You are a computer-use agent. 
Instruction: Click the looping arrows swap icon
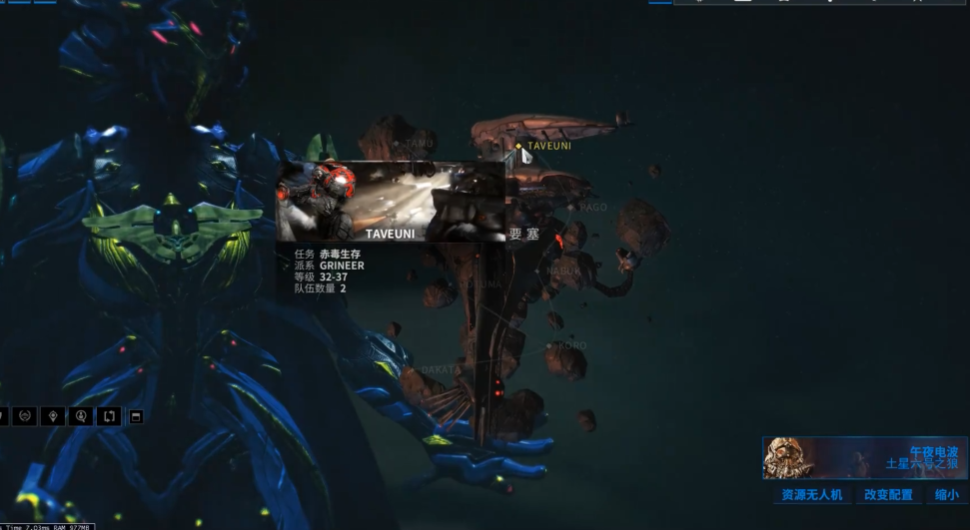click(x=108, y=416)
